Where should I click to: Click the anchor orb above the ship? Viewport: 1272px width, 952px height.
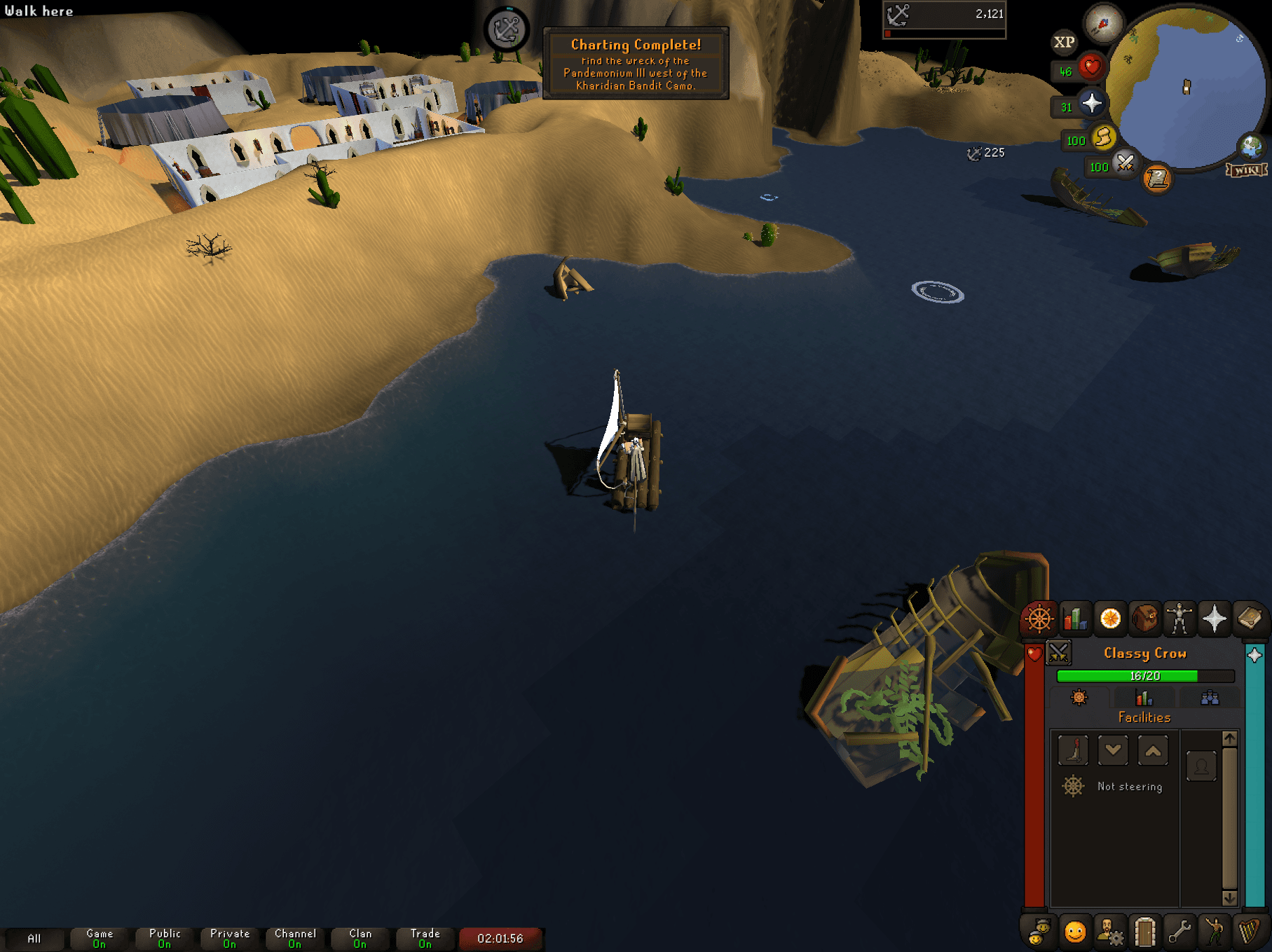click(x=507, y=29)
